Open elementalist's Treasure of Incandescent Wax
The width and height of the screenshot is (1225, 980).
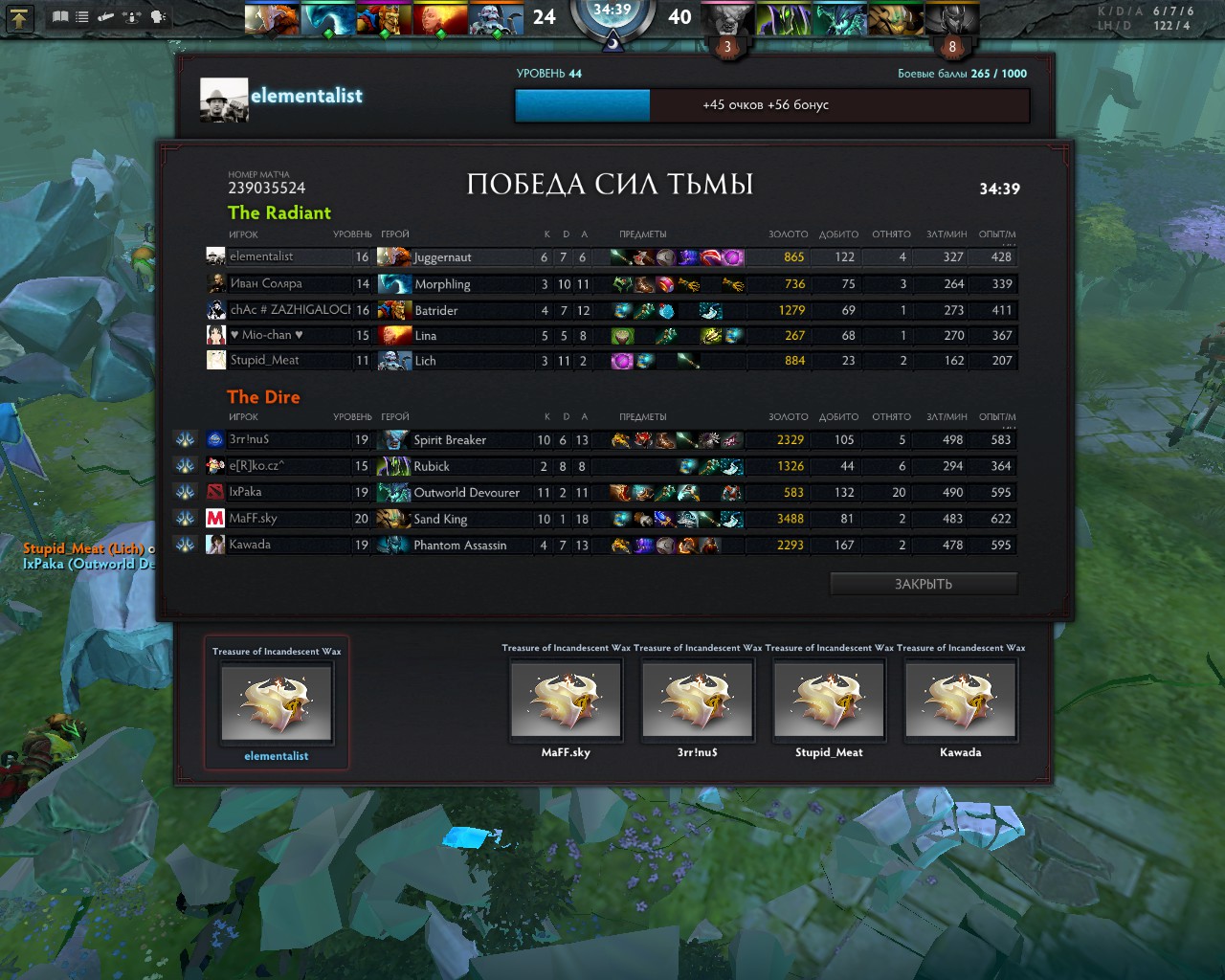tap(277, 702)
